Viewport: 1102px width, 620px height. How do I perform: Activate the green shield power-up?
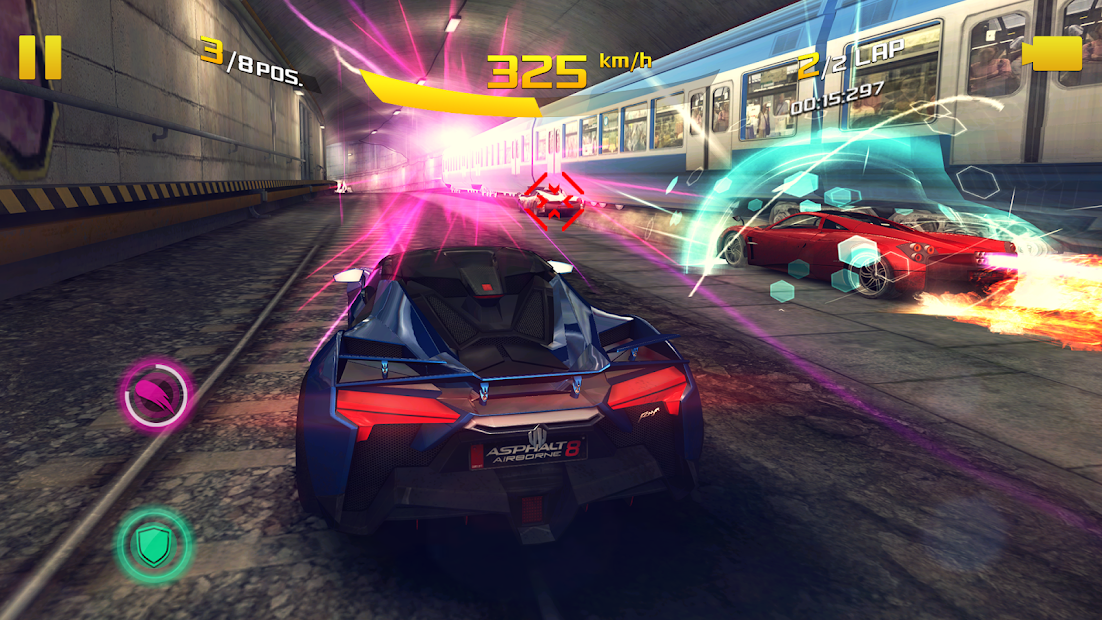[153, 545]
